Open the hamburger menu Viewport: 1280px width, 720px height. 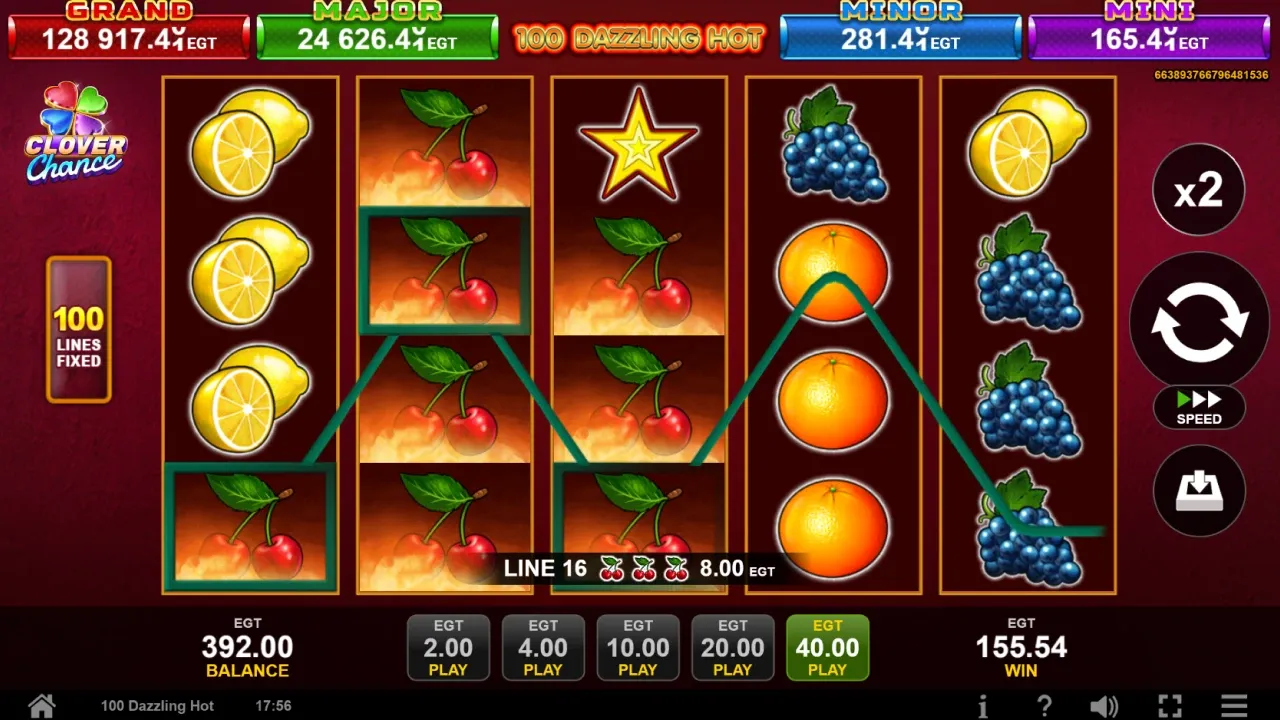tap(1234, 706)
